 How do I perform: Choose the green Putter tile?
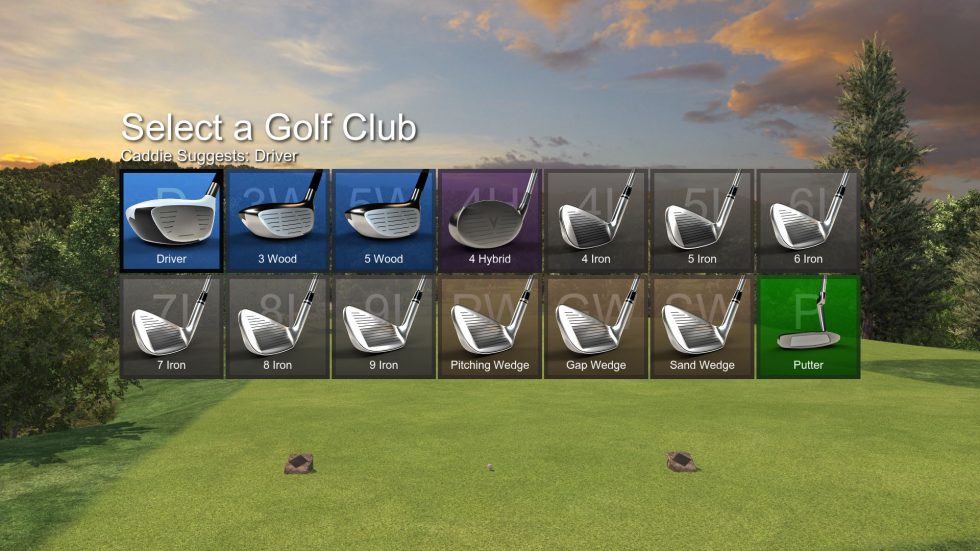point(808,327)
